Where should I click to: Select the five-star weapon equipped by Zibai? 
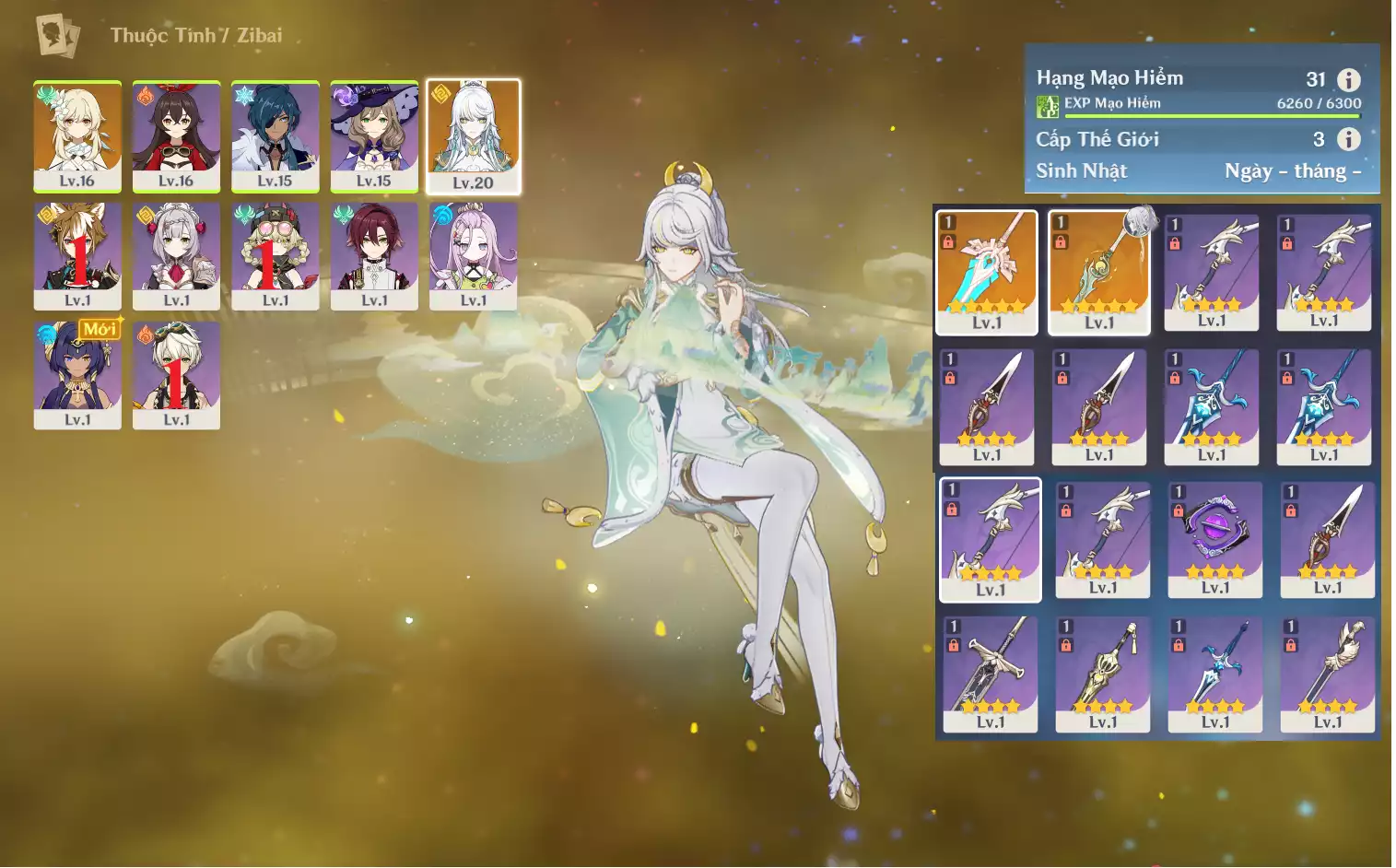pyautogui.click(x=1099, y=271)
